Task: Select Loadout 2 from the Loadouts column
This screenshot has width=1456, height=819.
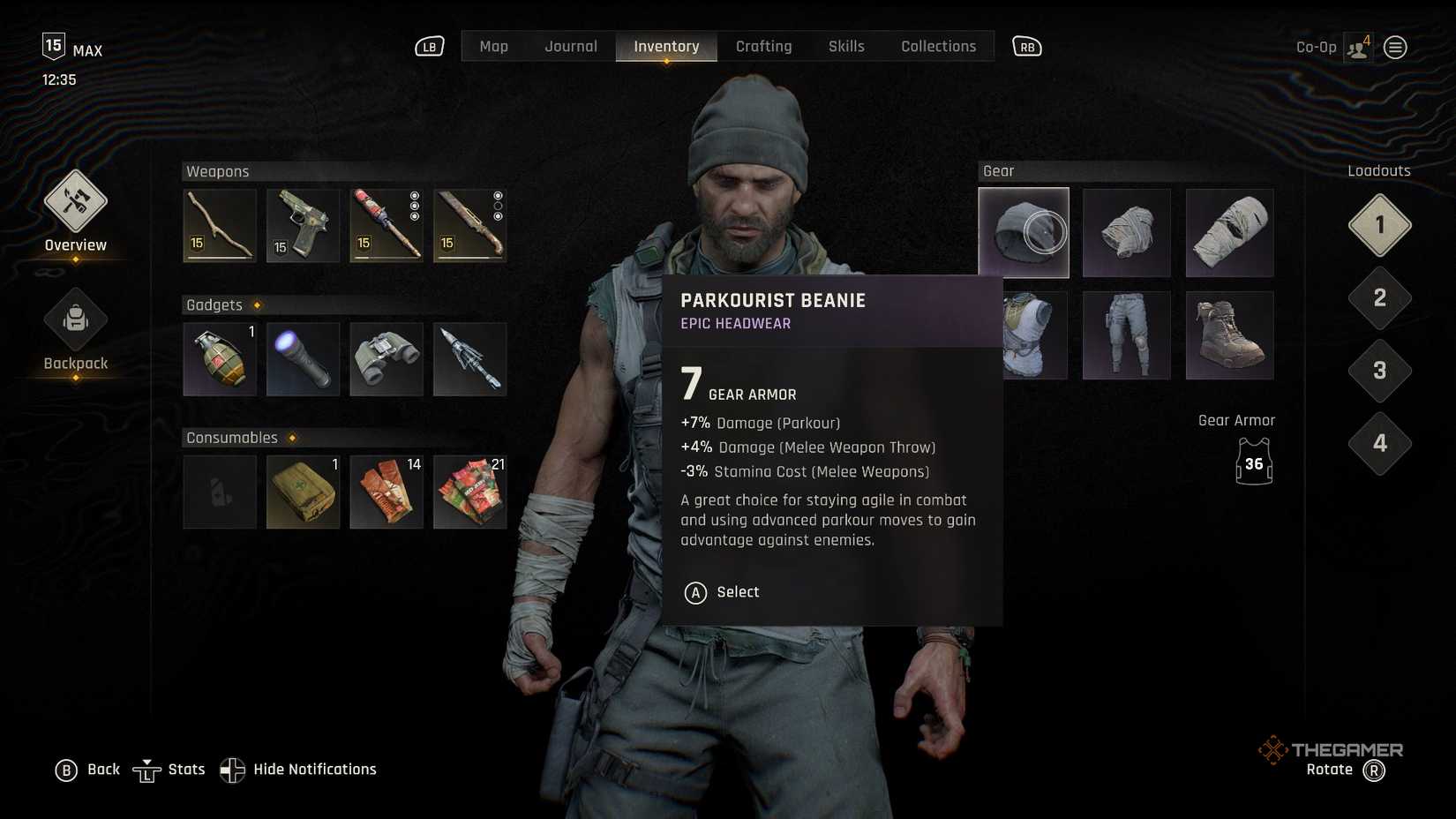Action: 1378,299
